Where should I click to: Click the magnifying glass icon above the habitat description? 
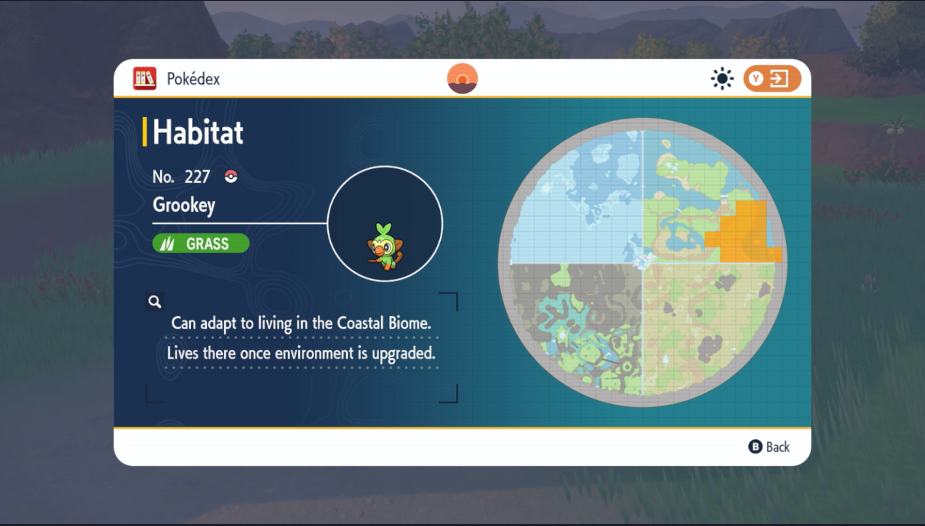[x=155, y=301]
